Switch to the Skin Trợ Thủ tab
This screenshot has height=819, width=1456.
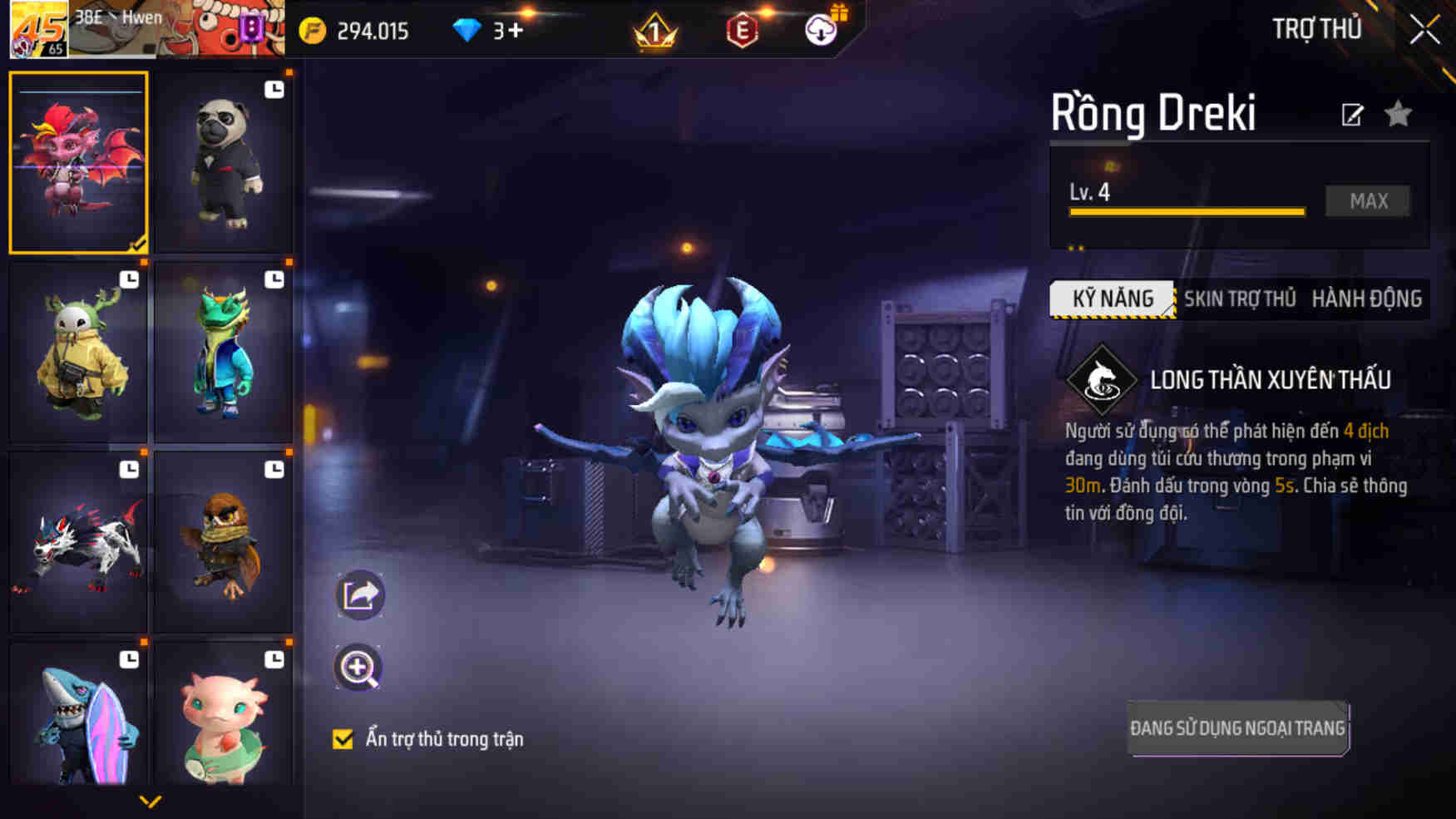pos(1239,299)
